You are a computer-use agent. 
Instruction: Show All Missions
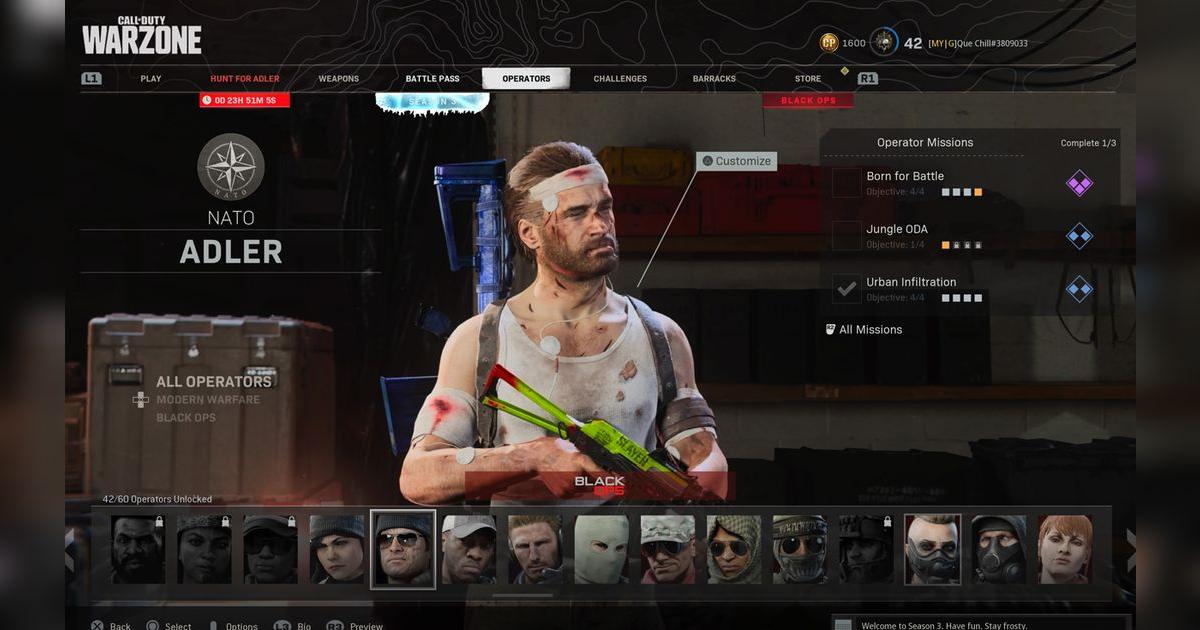tap(870, 330)
